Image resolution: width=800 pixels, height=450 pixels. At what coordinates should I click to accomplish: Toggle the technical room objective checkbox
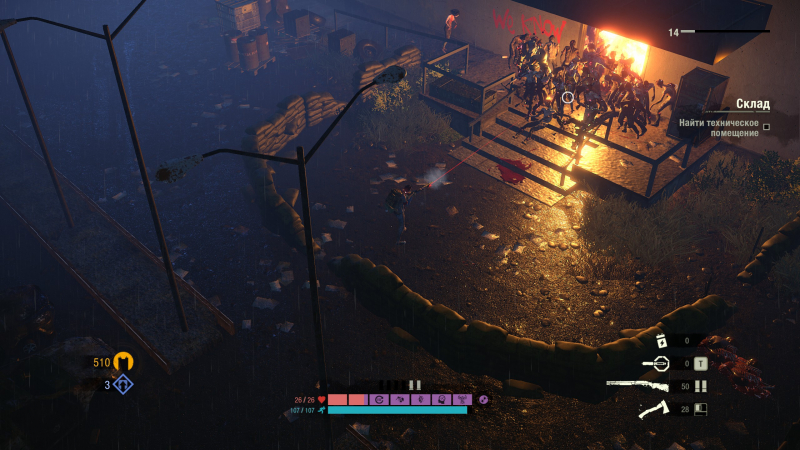pyautogui.click(x=766, y=127)
